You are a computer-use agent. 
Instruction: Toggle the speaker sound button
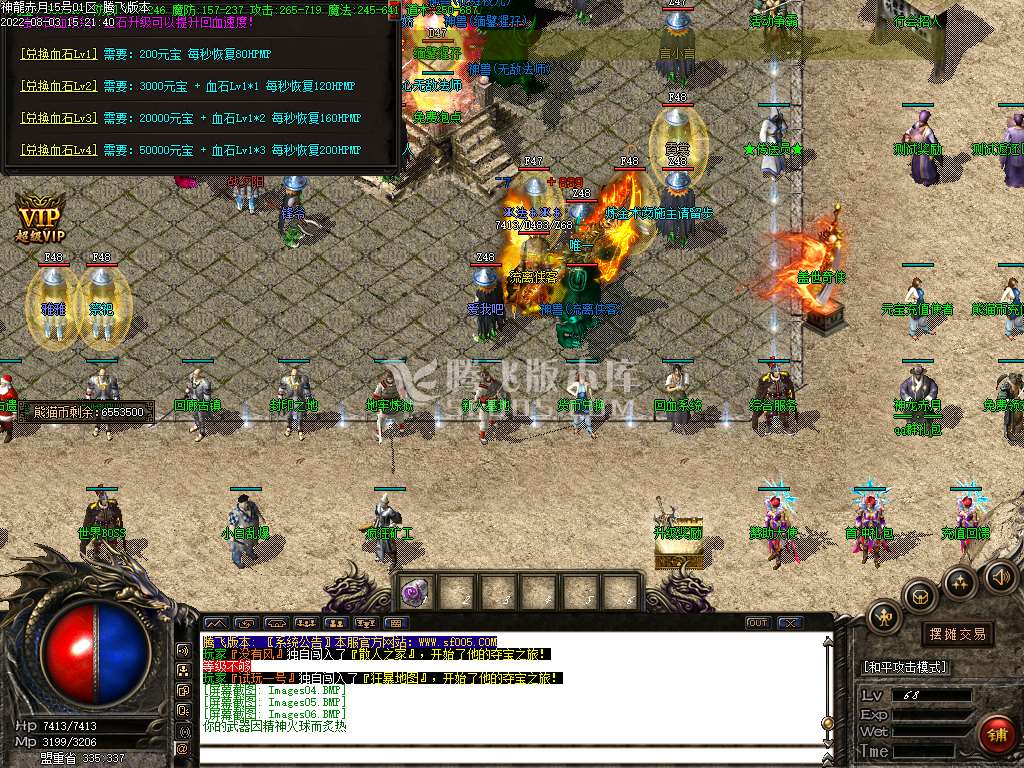(1000, 576)
